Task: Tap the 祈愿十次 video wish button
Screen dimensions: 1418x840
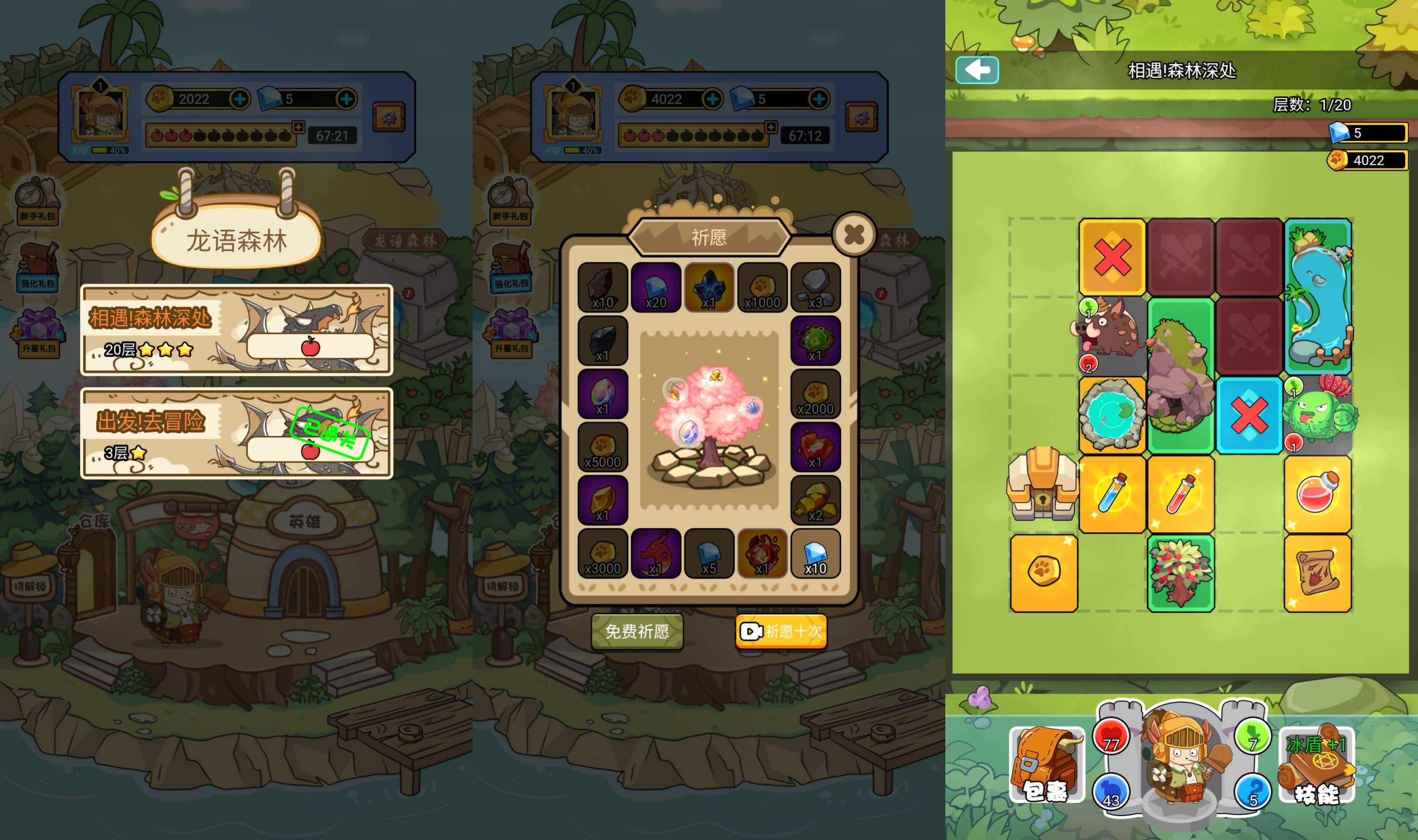Action: [781, 631]
